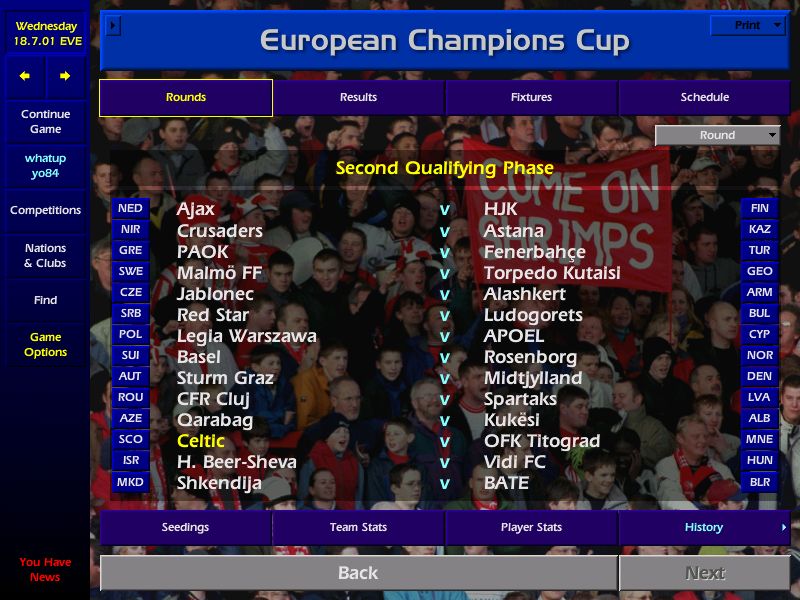
Task: Go back with the left arrow
Action: coord(25,76)
